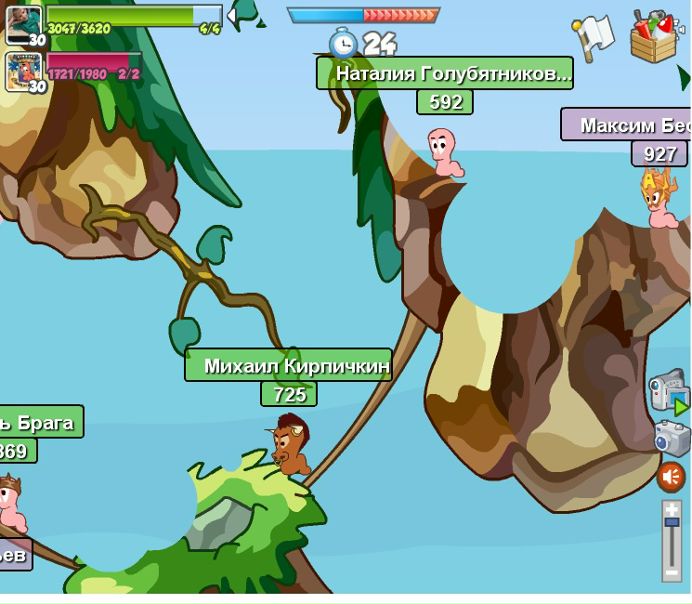Zoom out with the minus button
Screen dimensions: 692x604
tap(671, 574)
